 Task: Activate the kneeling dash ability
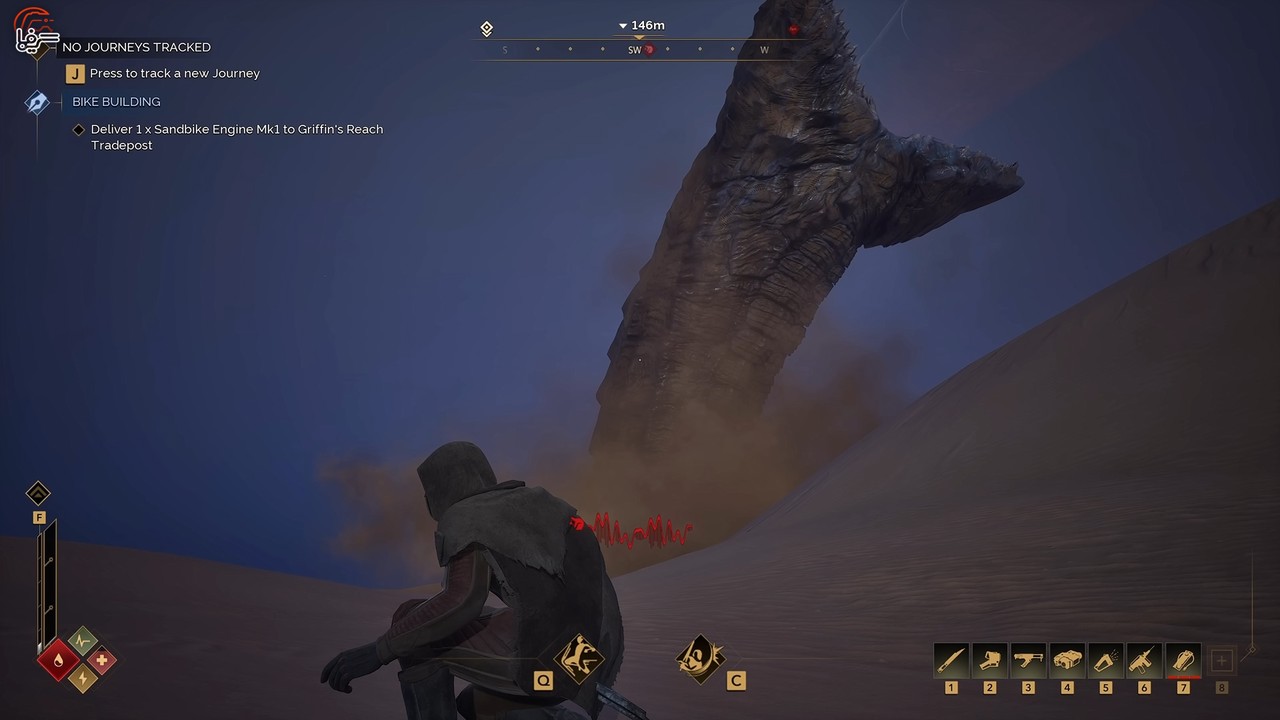click(x=580, y=657)
